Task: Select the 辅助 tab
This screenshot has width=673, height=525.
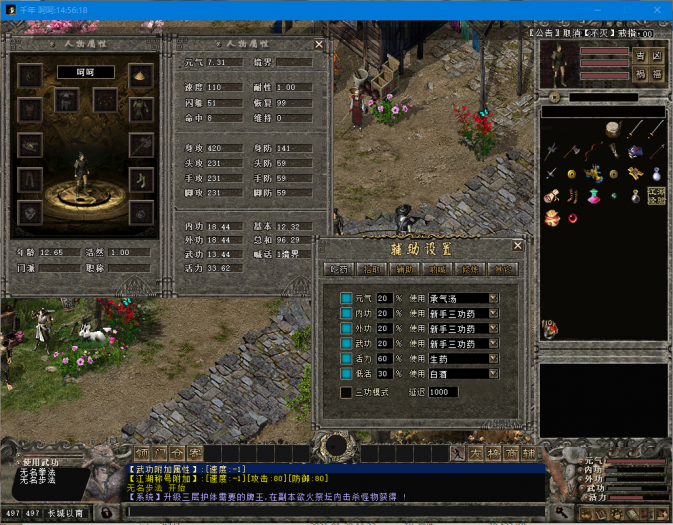Action: (x=404, y=269)
